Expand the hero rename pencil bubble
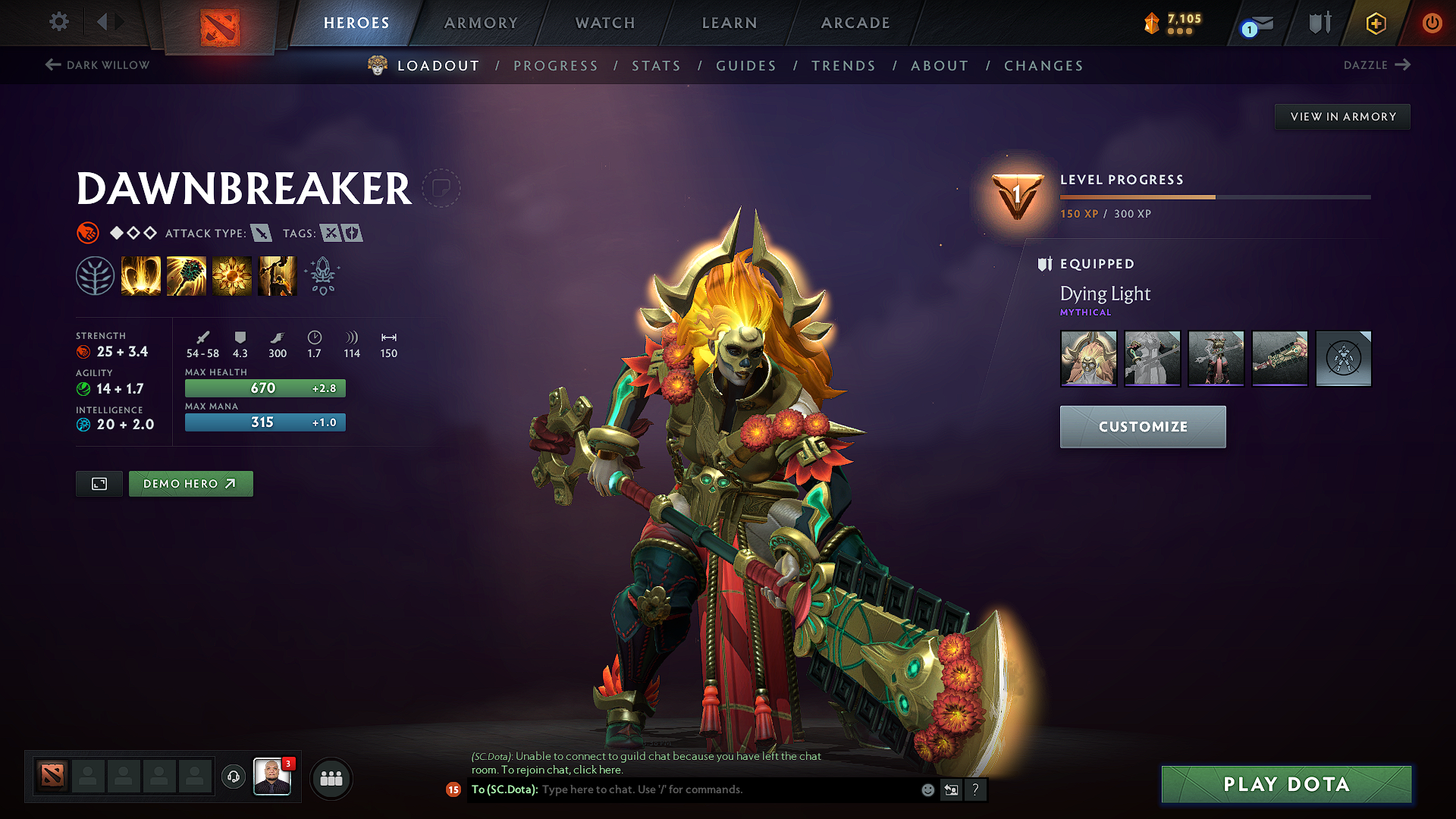The height and width of the screenshot is (819, 1456). point(442,188)
